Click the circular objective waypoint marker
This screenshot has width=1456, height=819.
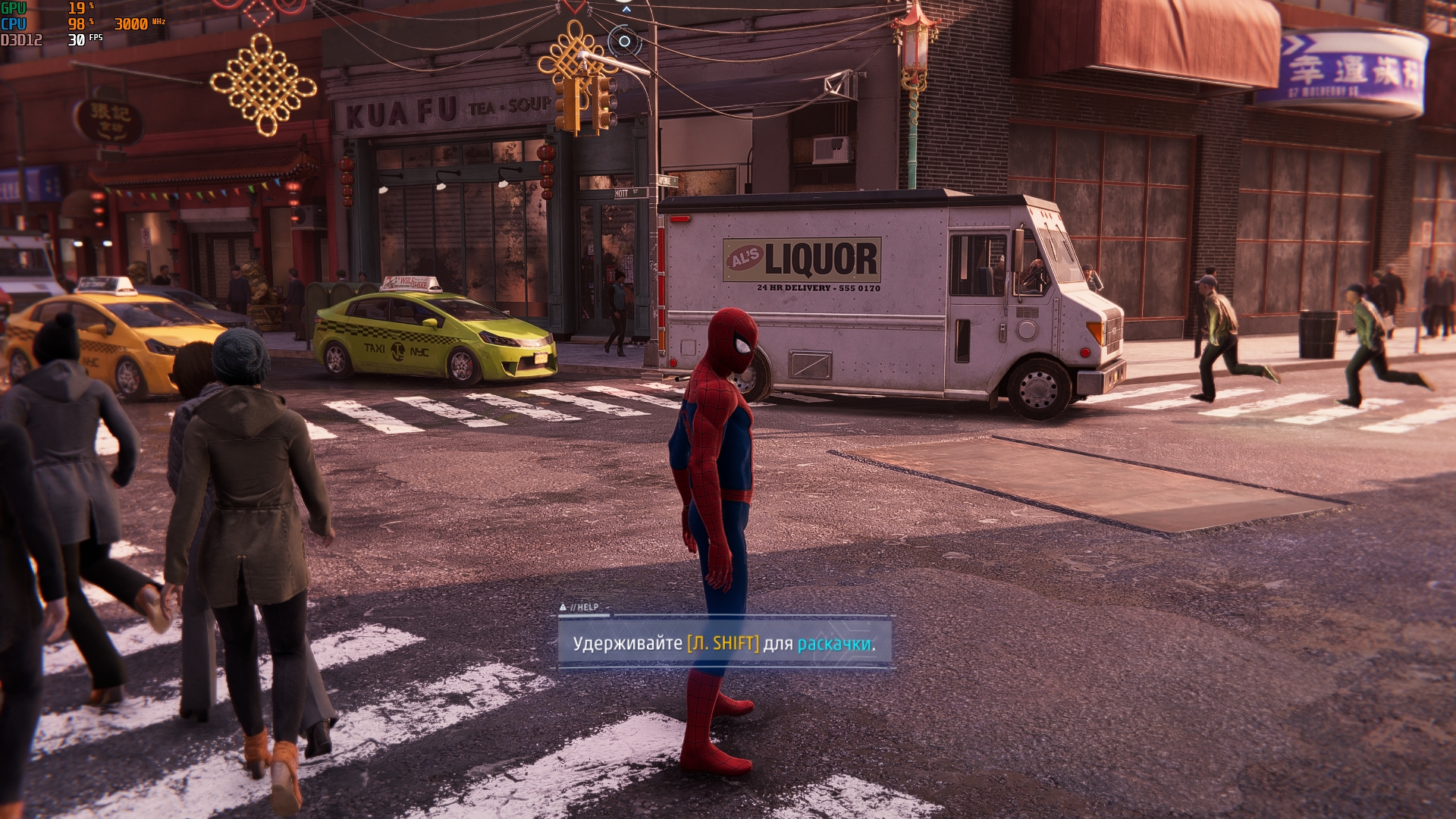(x=624, y=41)
